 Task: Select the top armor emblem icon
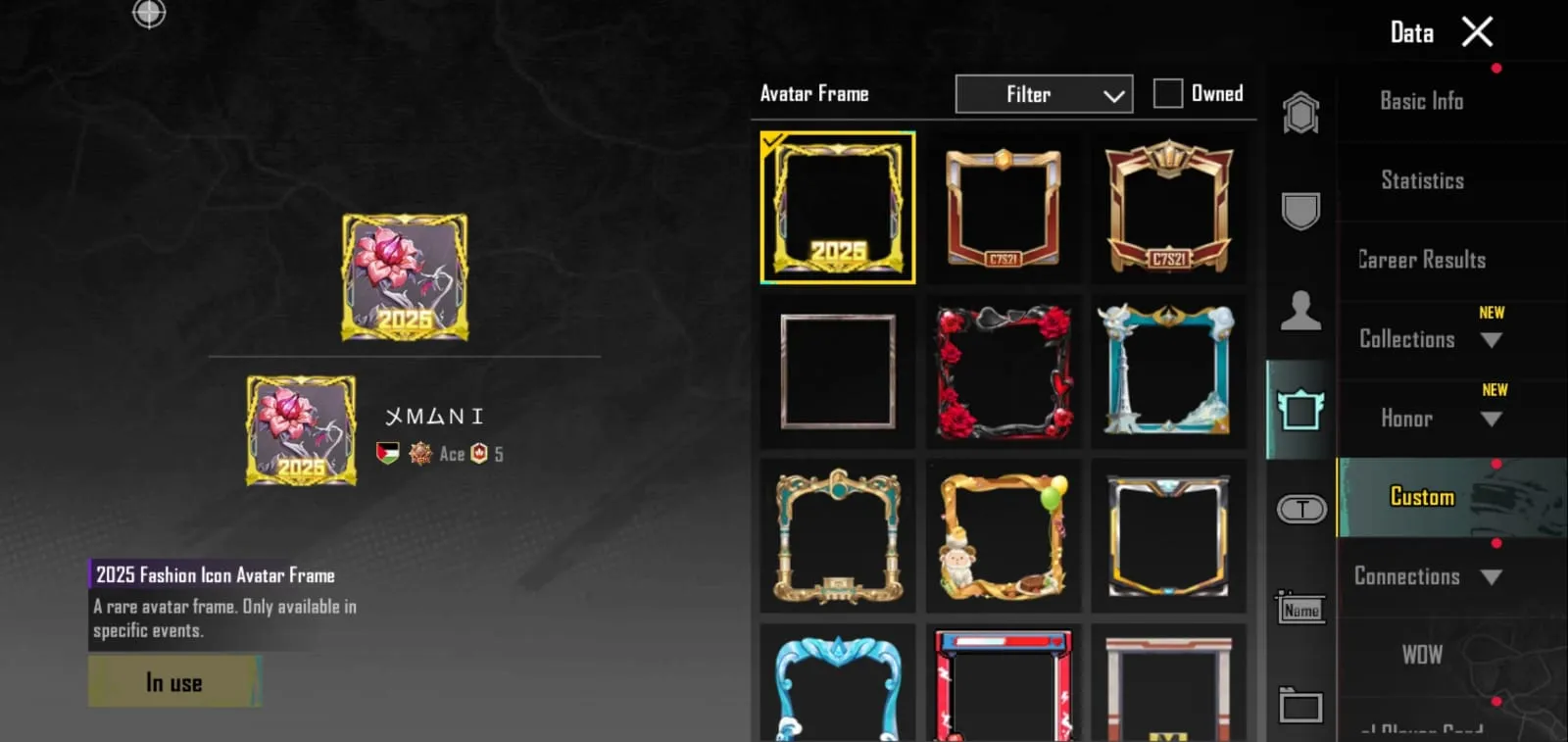tap(1300, 112)
